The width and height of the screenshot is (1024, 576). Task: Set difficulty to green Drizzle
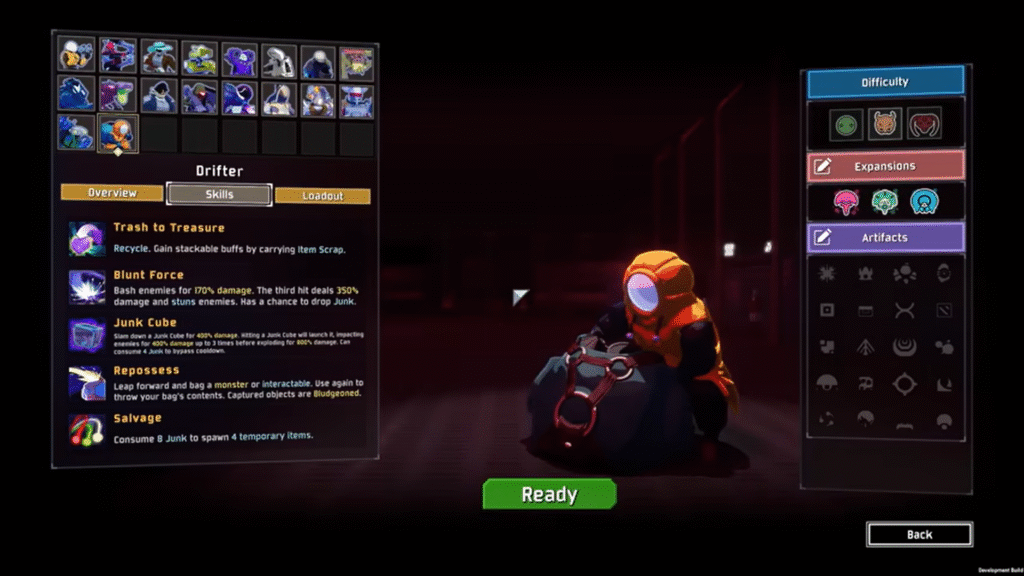coord(847,125)
